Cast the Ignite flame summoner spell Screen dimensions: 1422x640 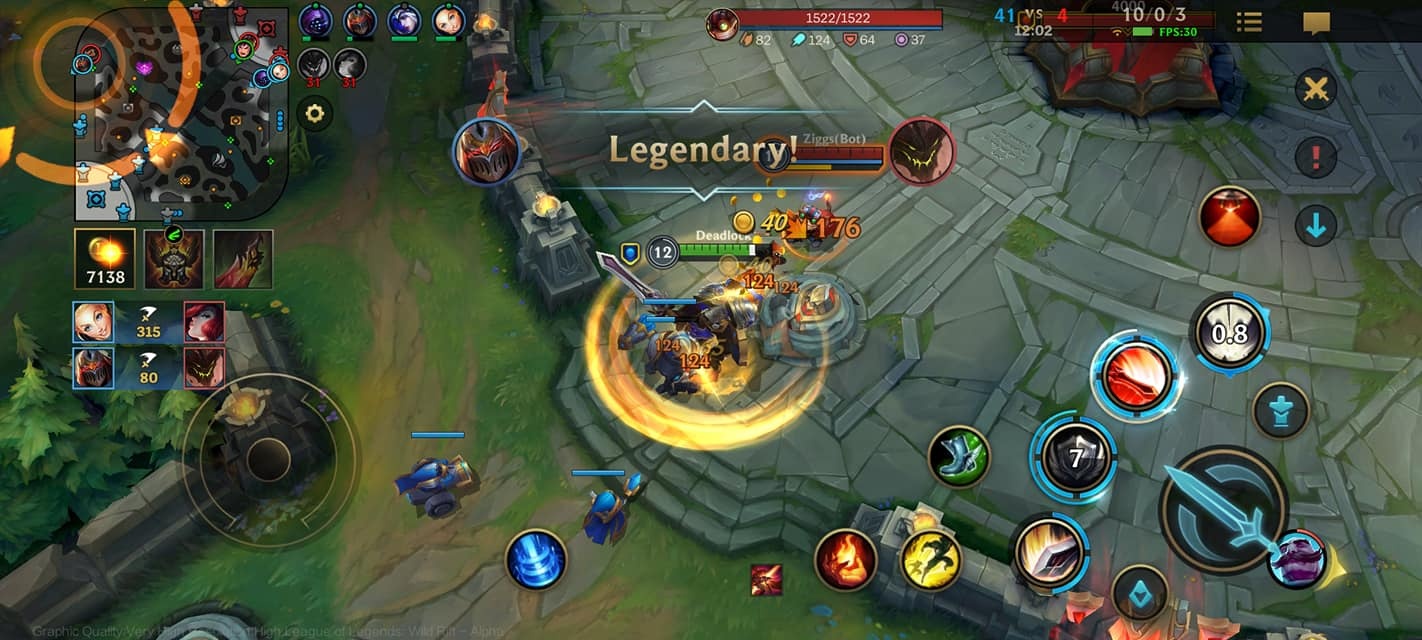(845, 559)
